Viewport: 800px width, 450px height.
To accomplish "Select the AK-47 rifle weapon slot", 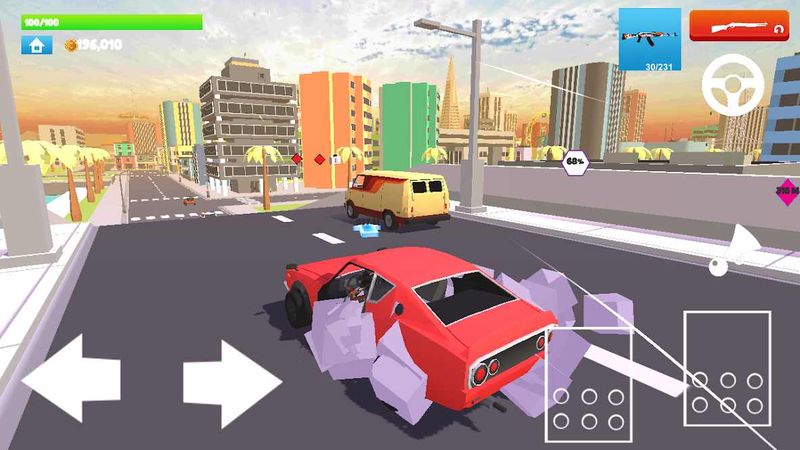I will pos(649,40).
